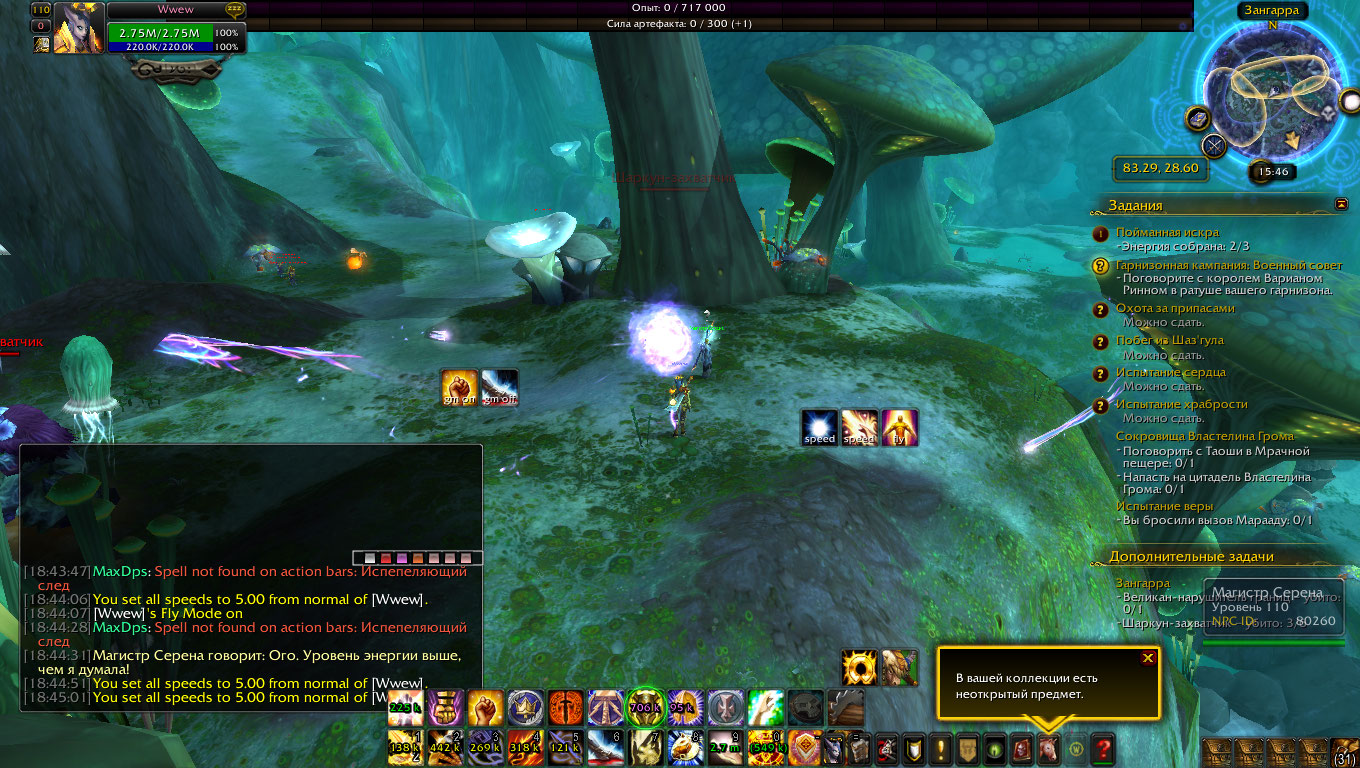Open the Collections horse-head micro button
This screenshot has height=768, width=1360.
(x=1048, y=748)
